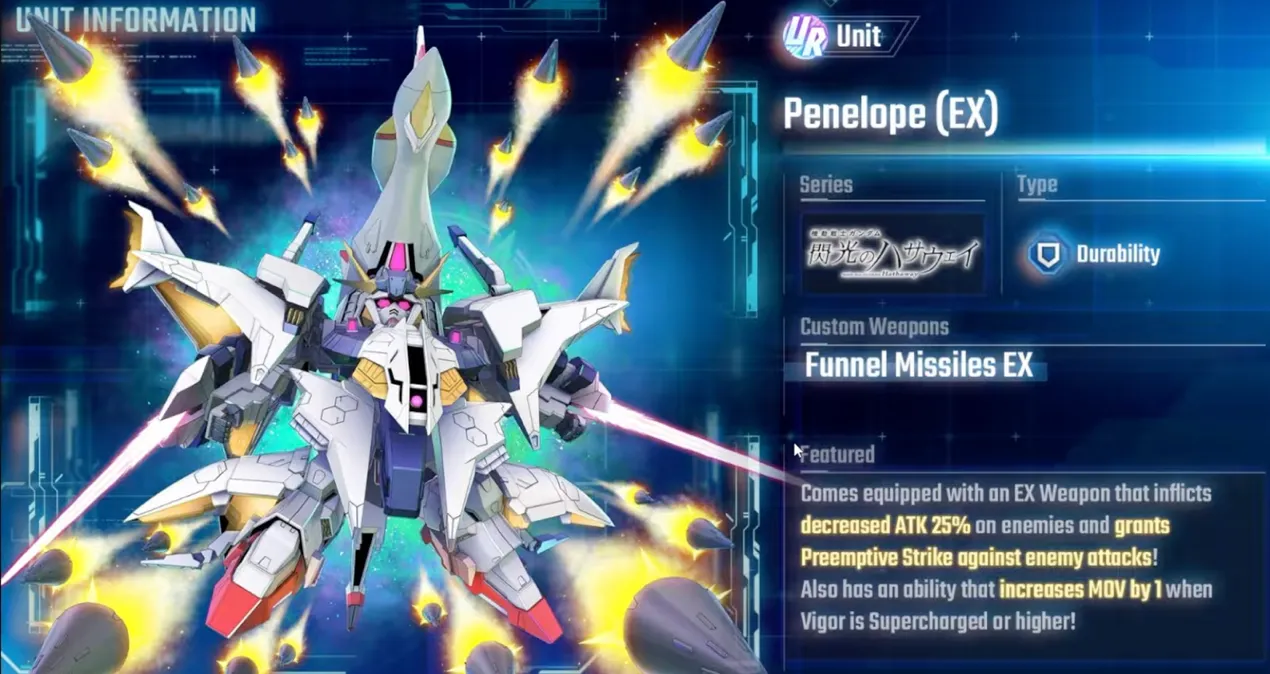This screenshot has height=674, width=1270.
Task: Open the Hathaway series logo thumbnail
Action: click(x=892, y=253)
